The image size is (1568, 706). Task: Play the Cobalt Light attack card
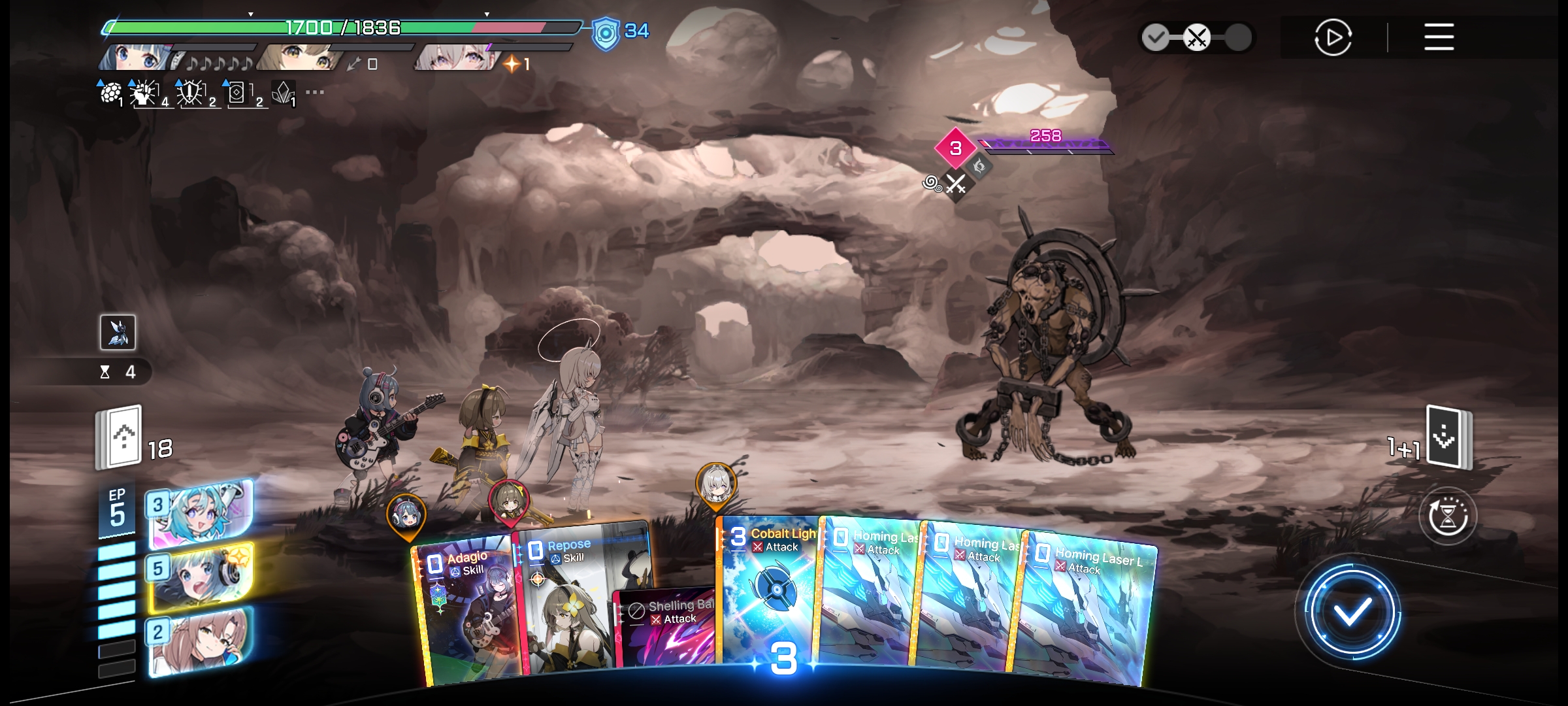pyautogui.click(x=770, y=595)
